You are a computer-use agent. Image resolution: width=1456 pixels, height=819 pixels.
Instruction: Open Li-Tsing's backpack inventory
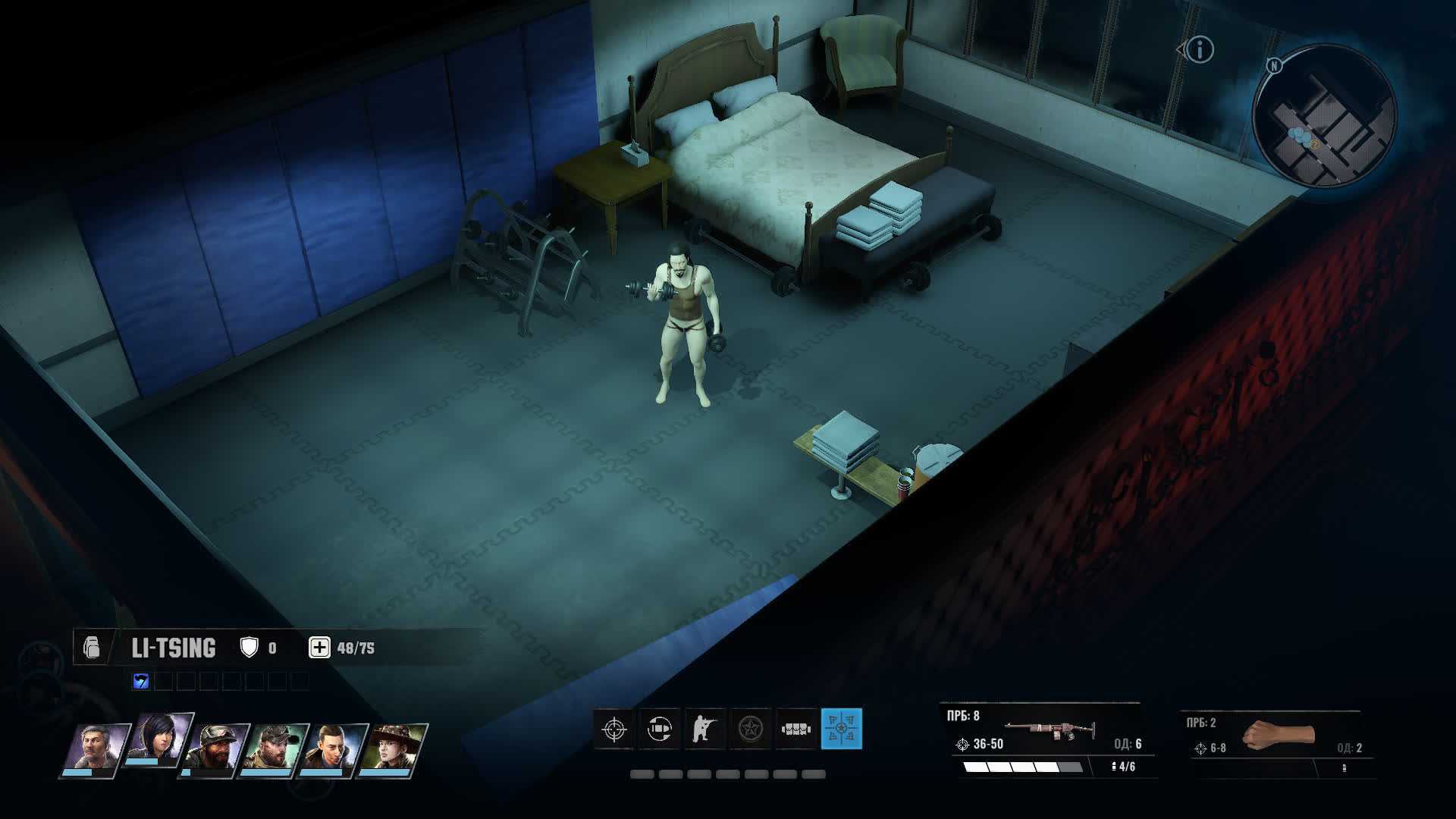(x=92, y=648)
